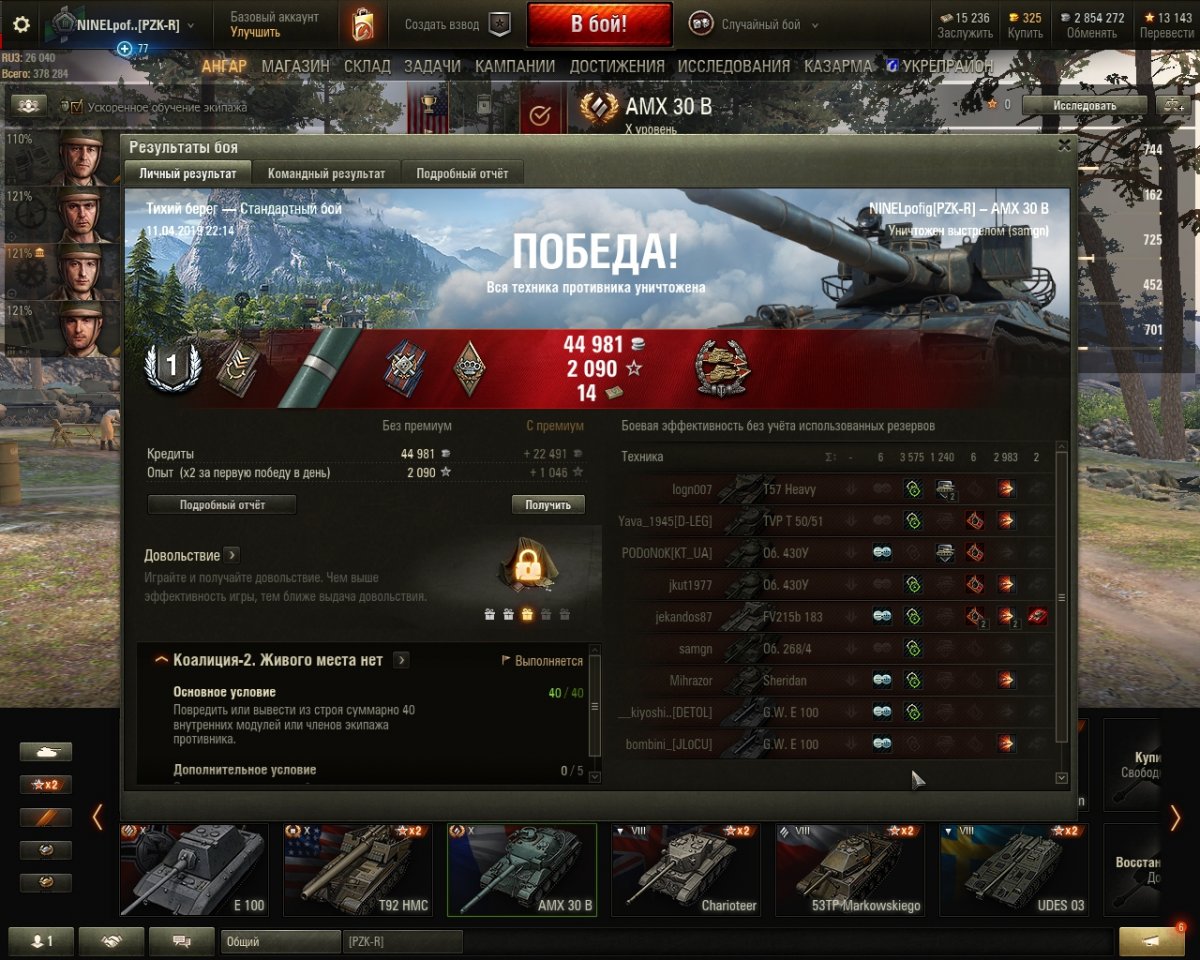The image size is (1200, 960).
Task: Click the Исследовать button
Action: click(x=1084, y=105)
